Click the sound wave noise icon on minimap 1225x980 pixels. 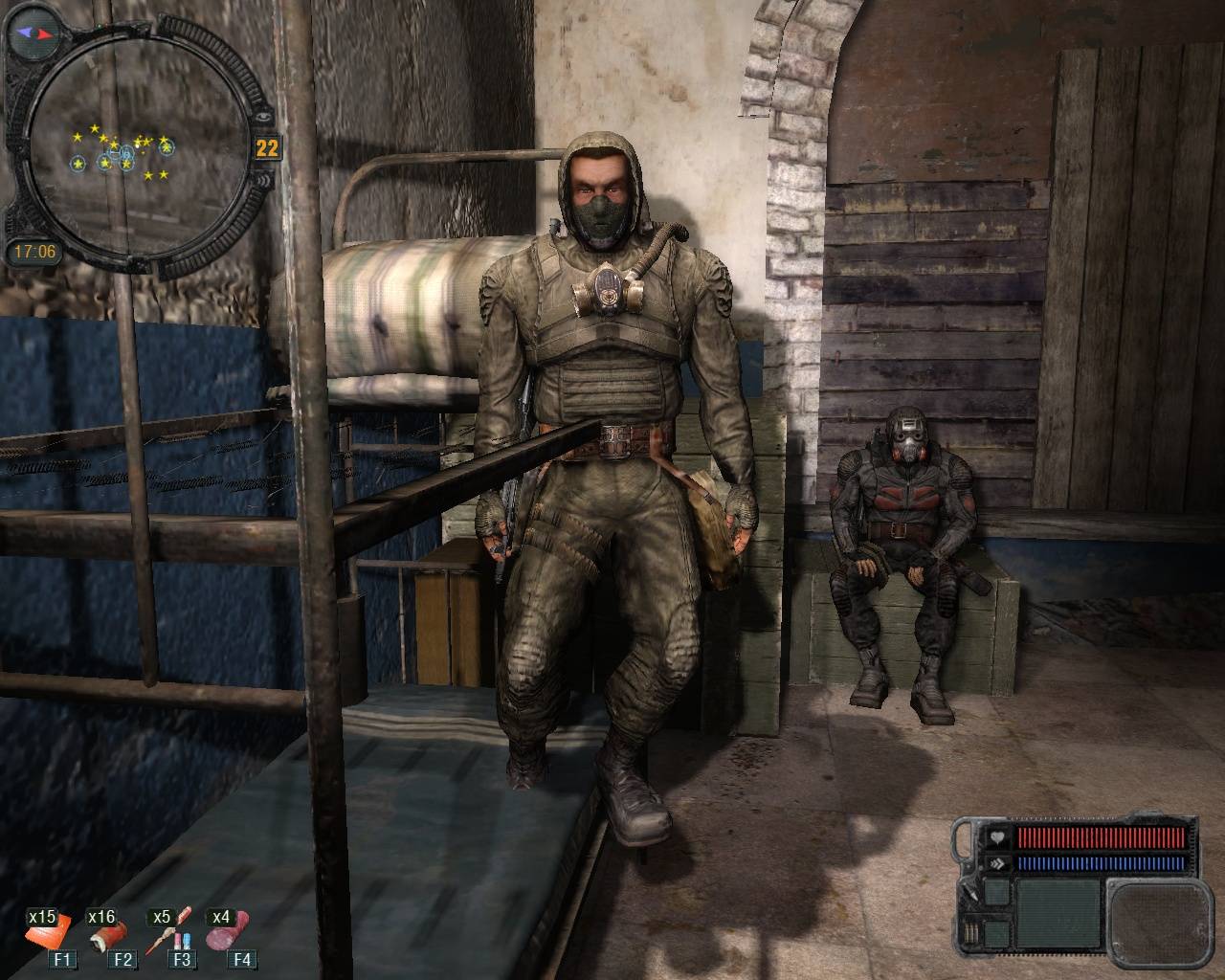coord(266,179)
